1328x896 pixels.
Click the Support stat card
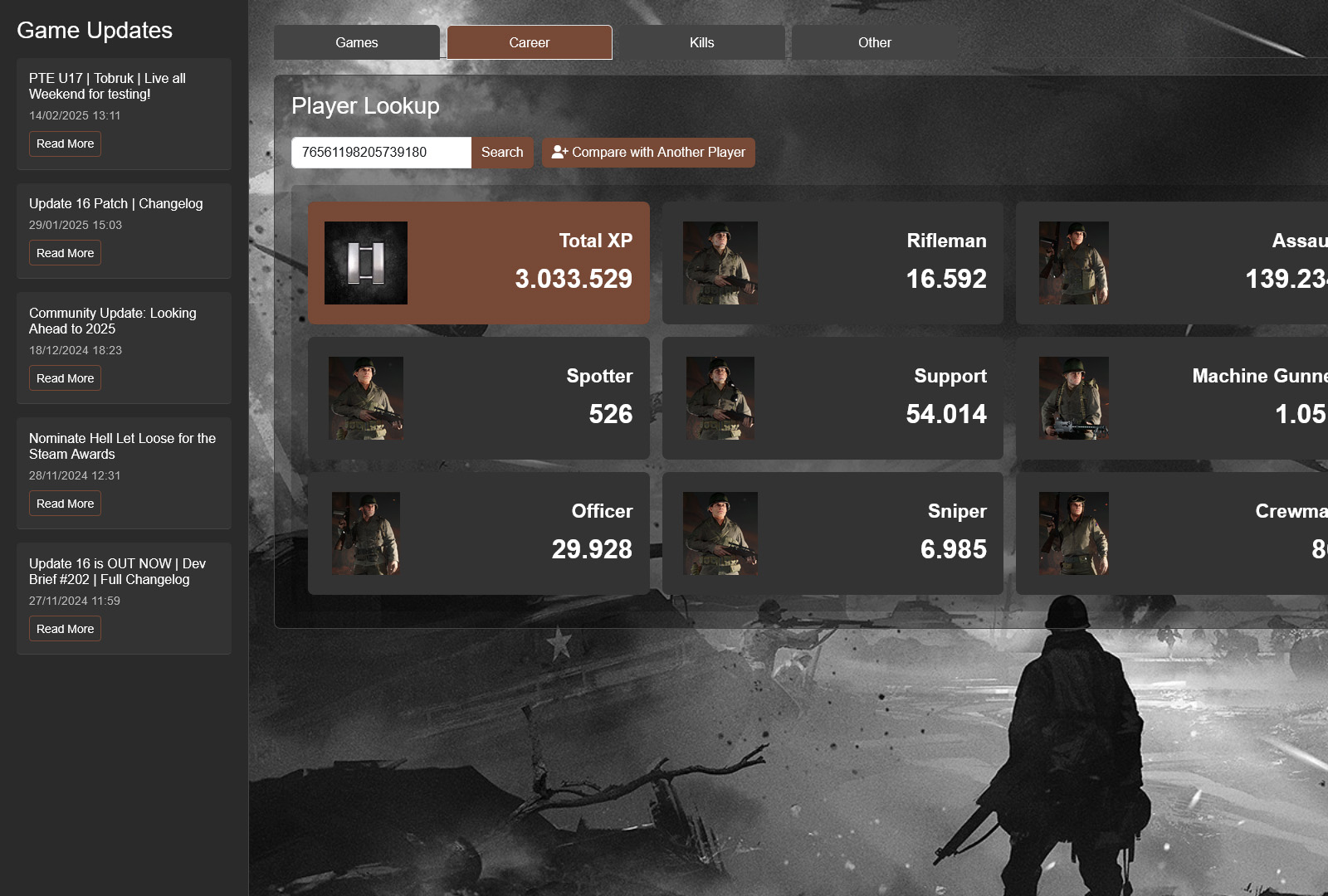coord(832,397)
